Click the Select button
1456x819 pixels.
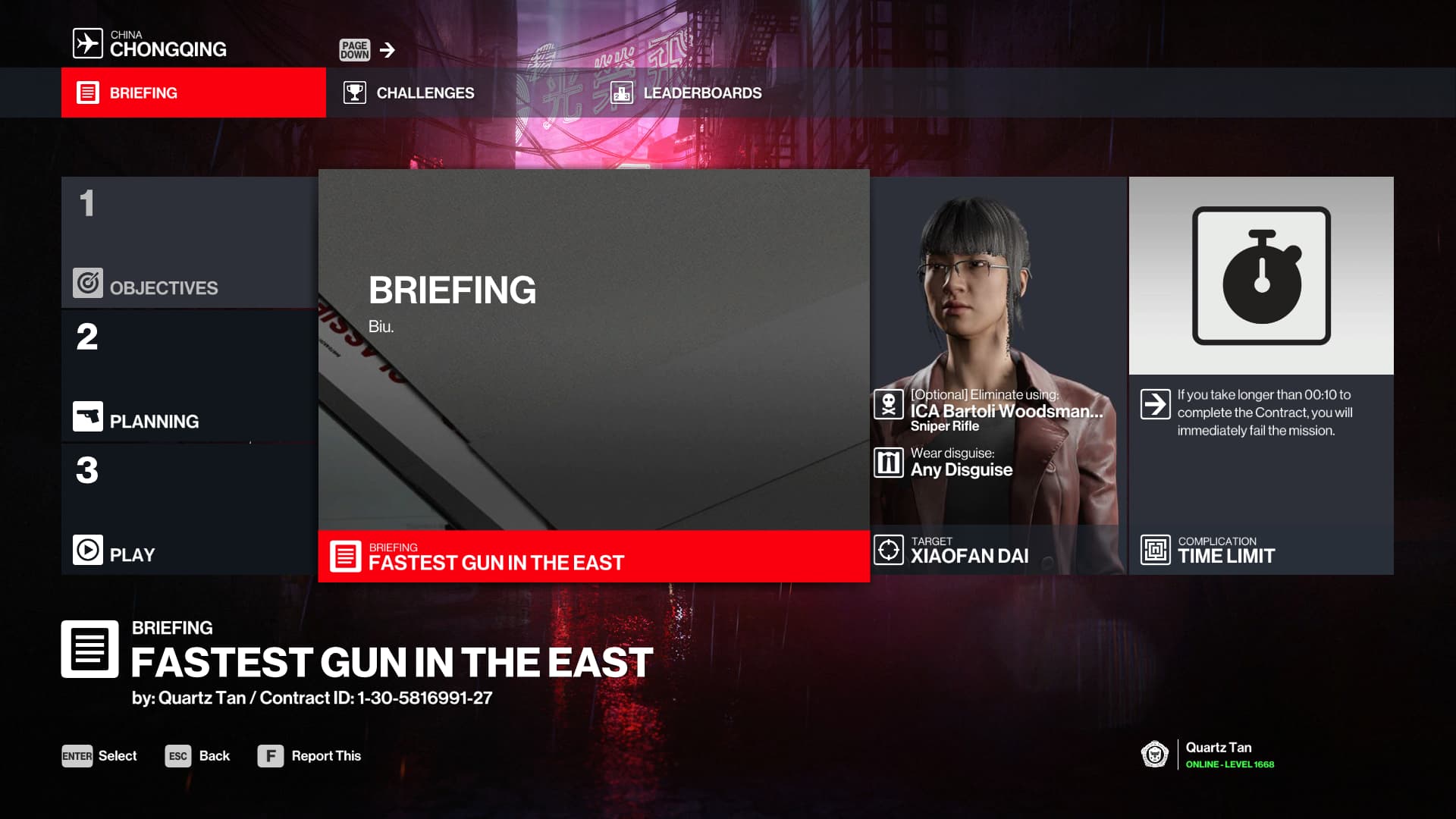99,756
